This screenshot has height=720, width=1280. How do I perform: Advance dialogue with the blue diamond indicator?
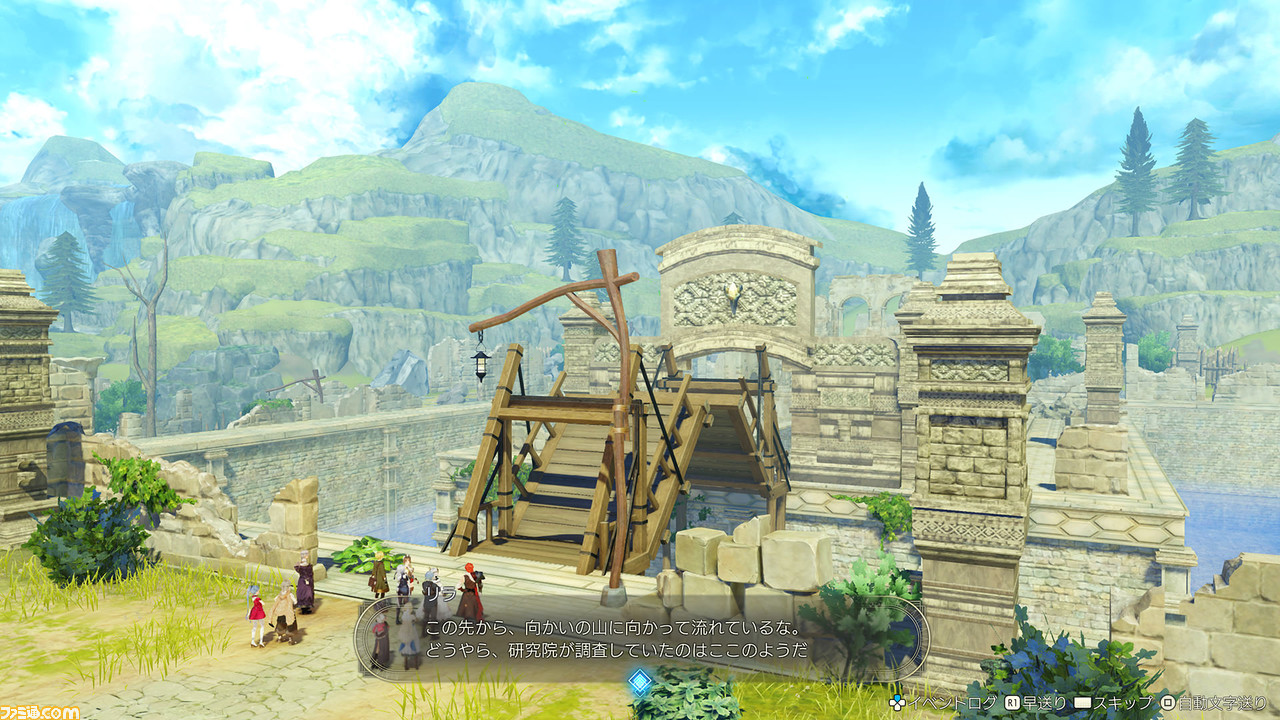coord(640,682)
